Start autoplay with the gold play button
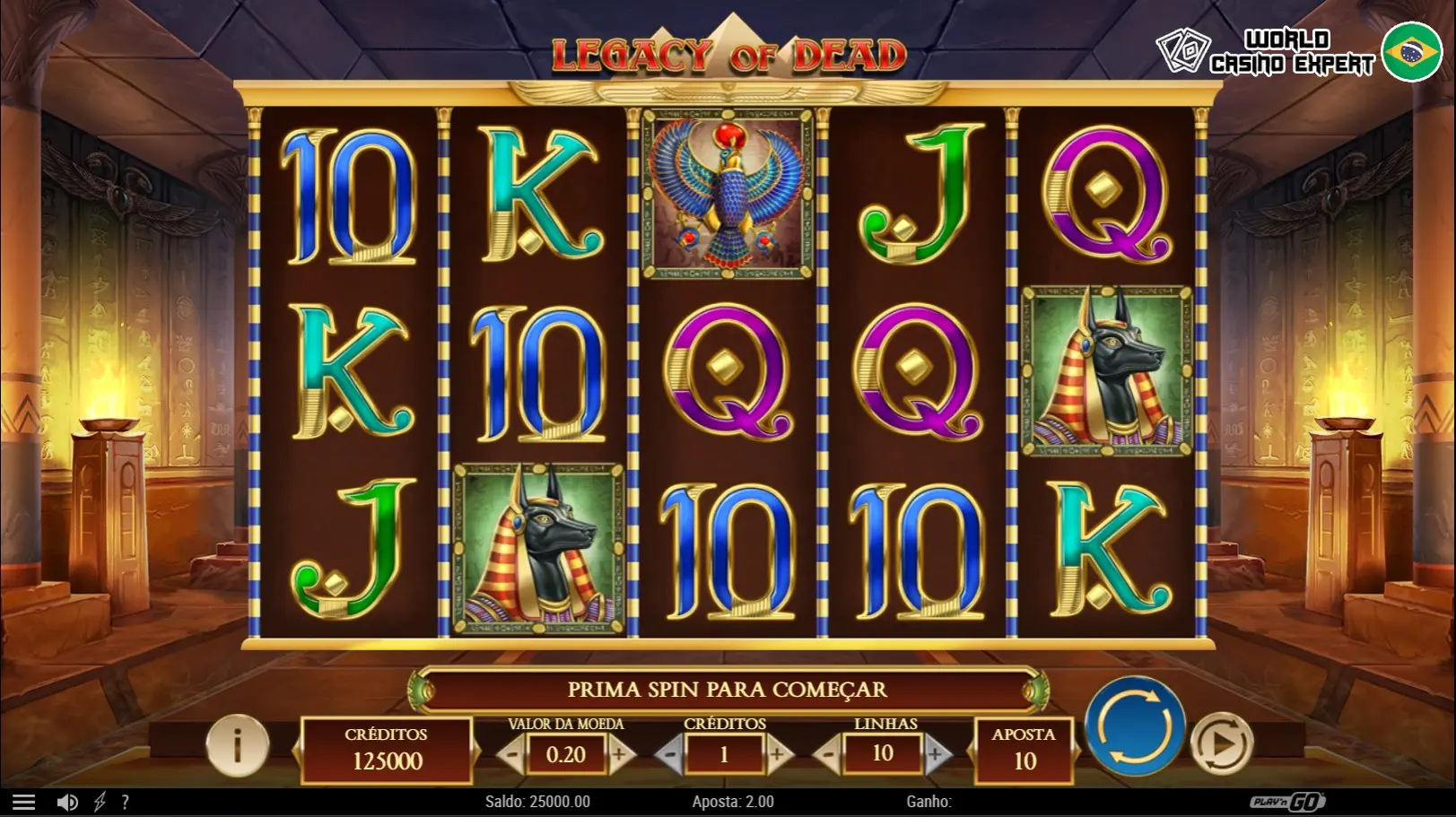Image resolution: width=1456 pixels, height=817 pixels. [1220, 743]
